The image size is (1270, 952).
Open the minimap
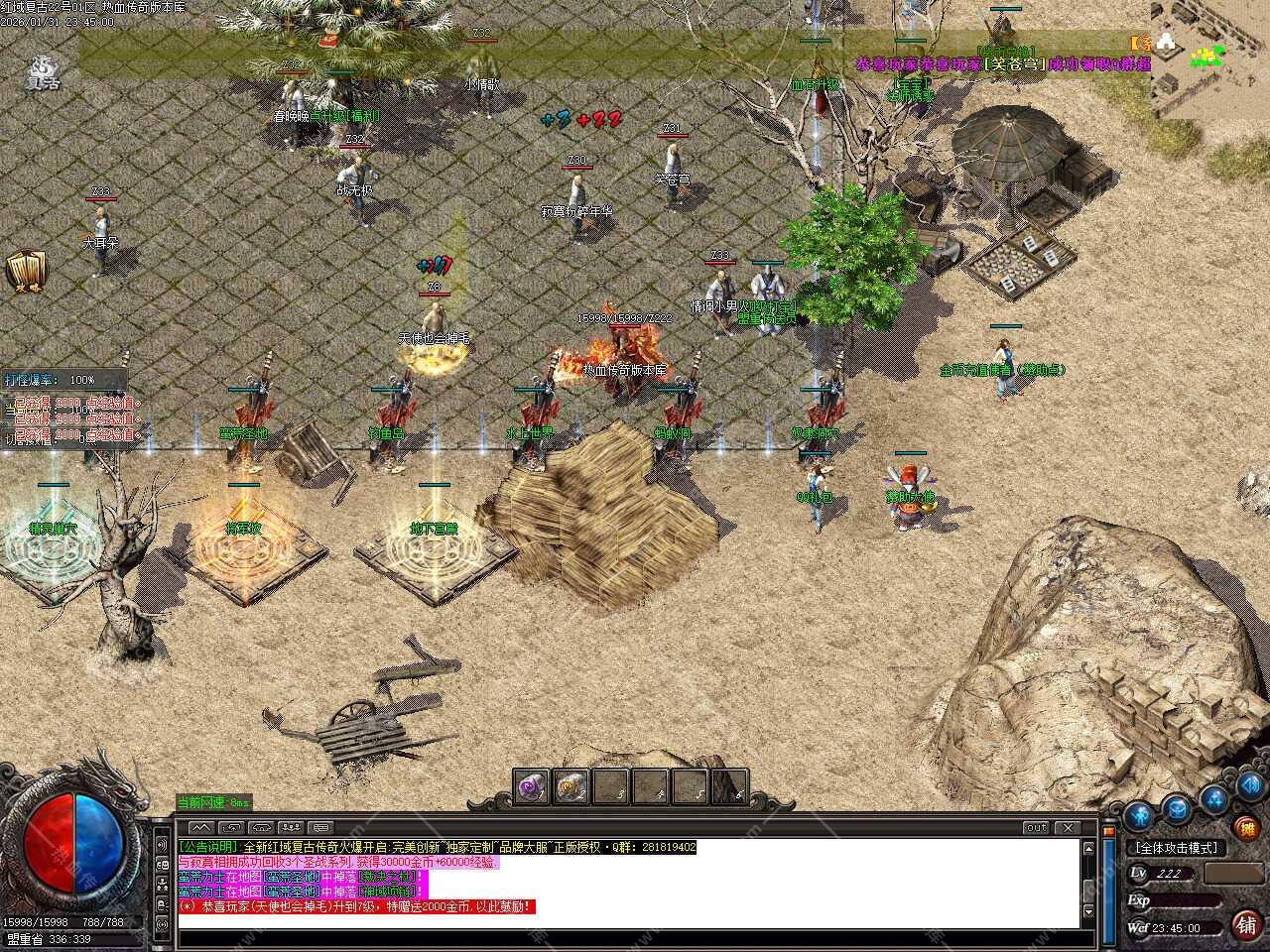pos(1209,59)
